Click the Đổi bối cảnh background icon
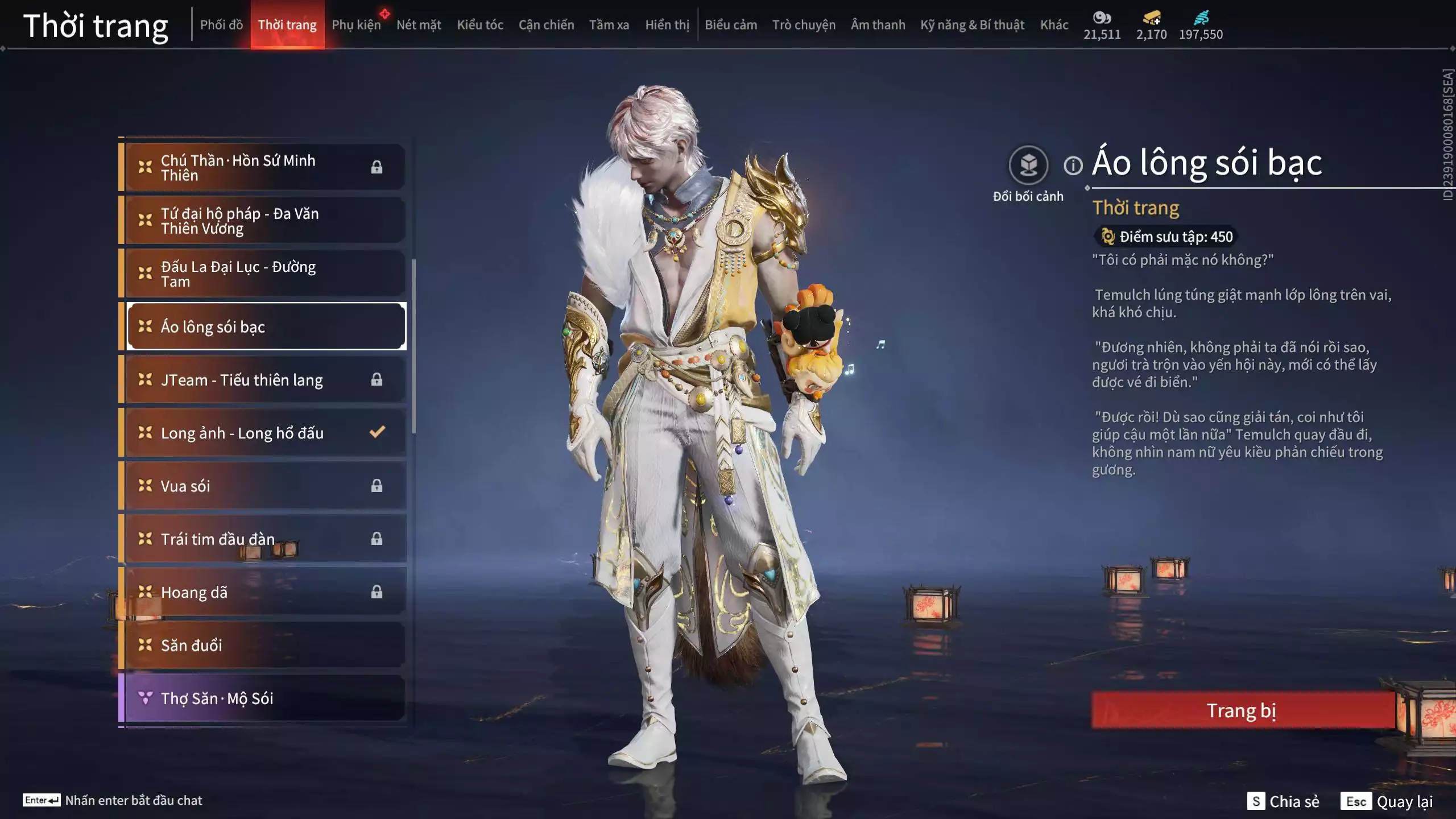 (1028, 166)
